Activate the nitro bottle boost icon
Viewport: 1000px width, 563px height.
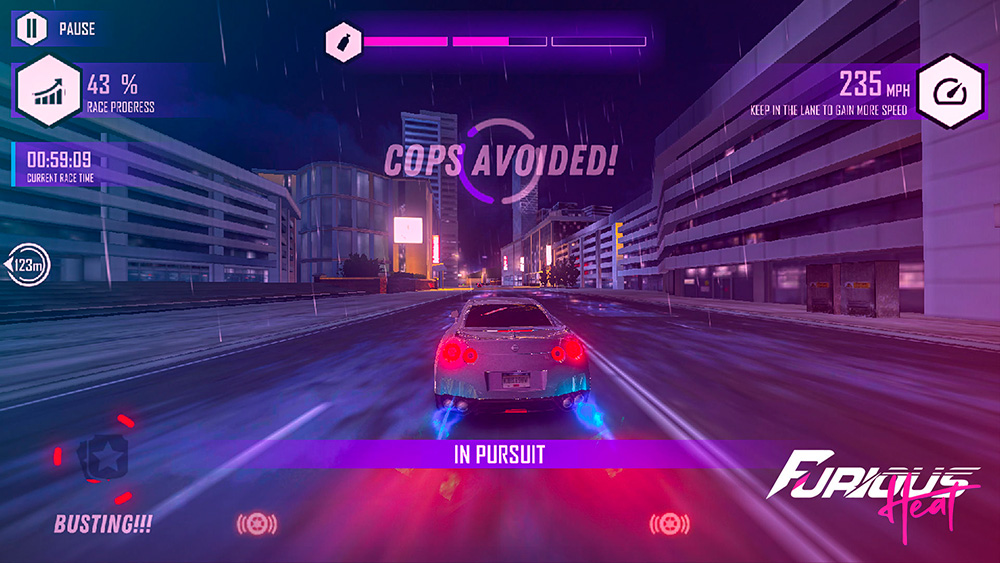(343, 42)
